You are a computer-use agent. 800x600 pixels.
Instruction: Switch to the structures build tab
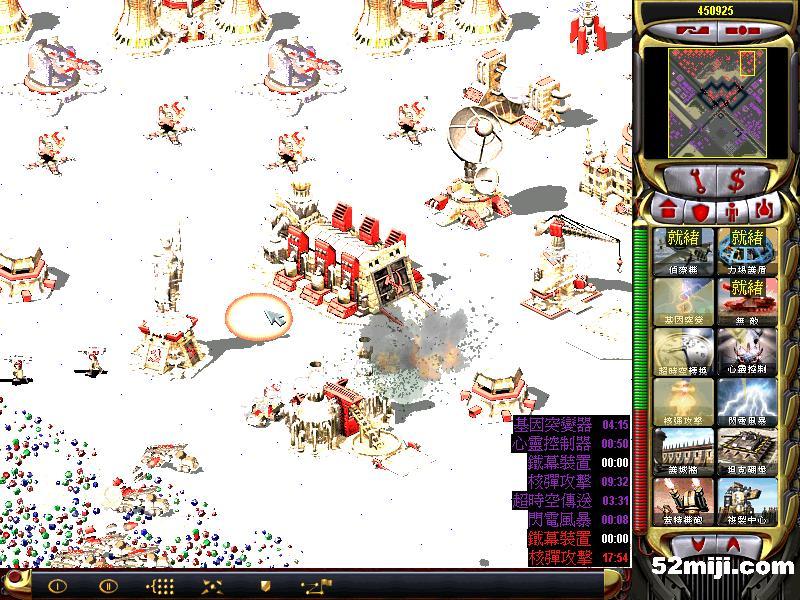(x=668, y=211)
